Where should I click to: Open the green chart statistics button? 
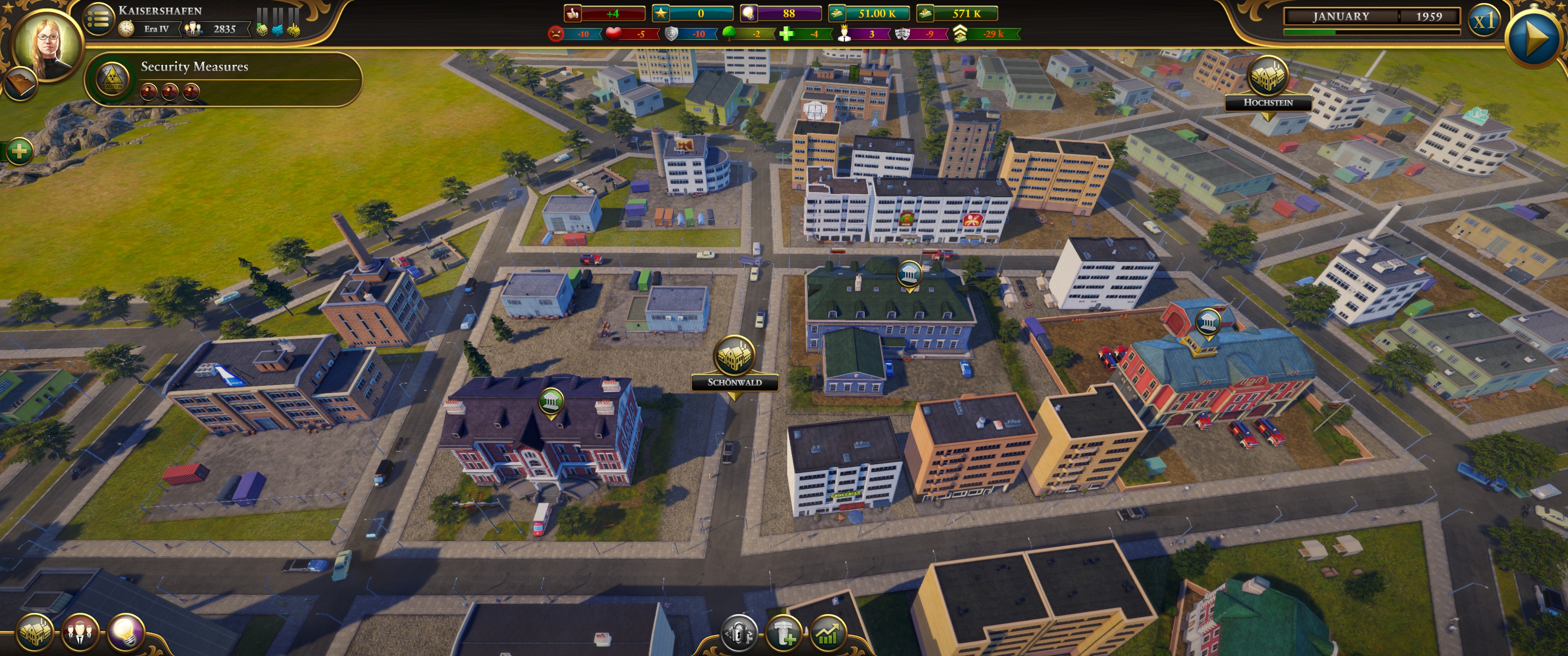828,634
